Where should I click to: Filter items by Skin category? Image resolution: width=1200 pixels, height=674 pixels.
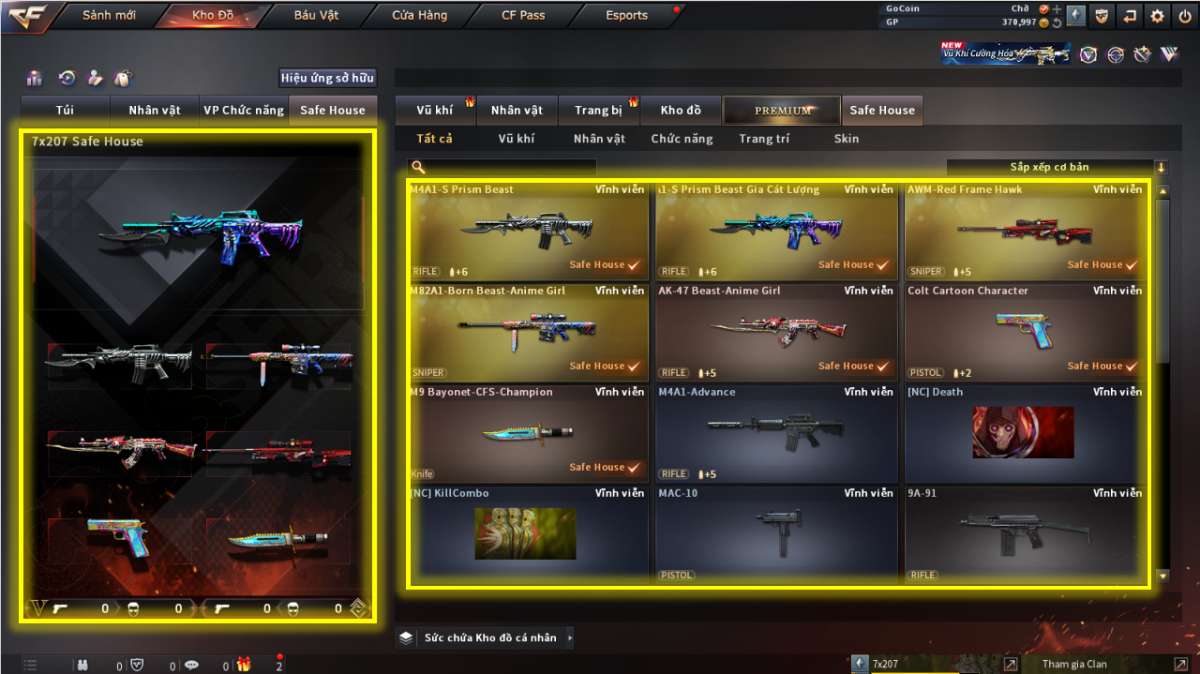846,139
